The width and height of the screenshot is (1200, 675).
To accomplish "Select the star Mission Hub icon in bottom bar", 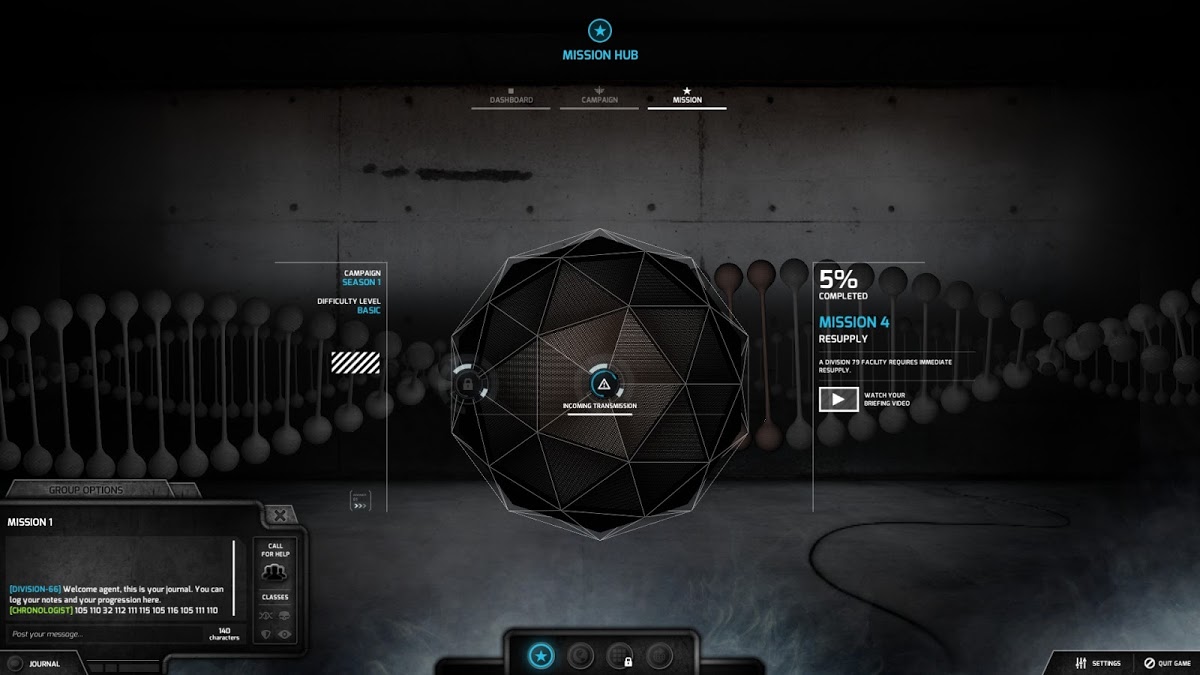I will pyautogui.click(x=541, y=655).
